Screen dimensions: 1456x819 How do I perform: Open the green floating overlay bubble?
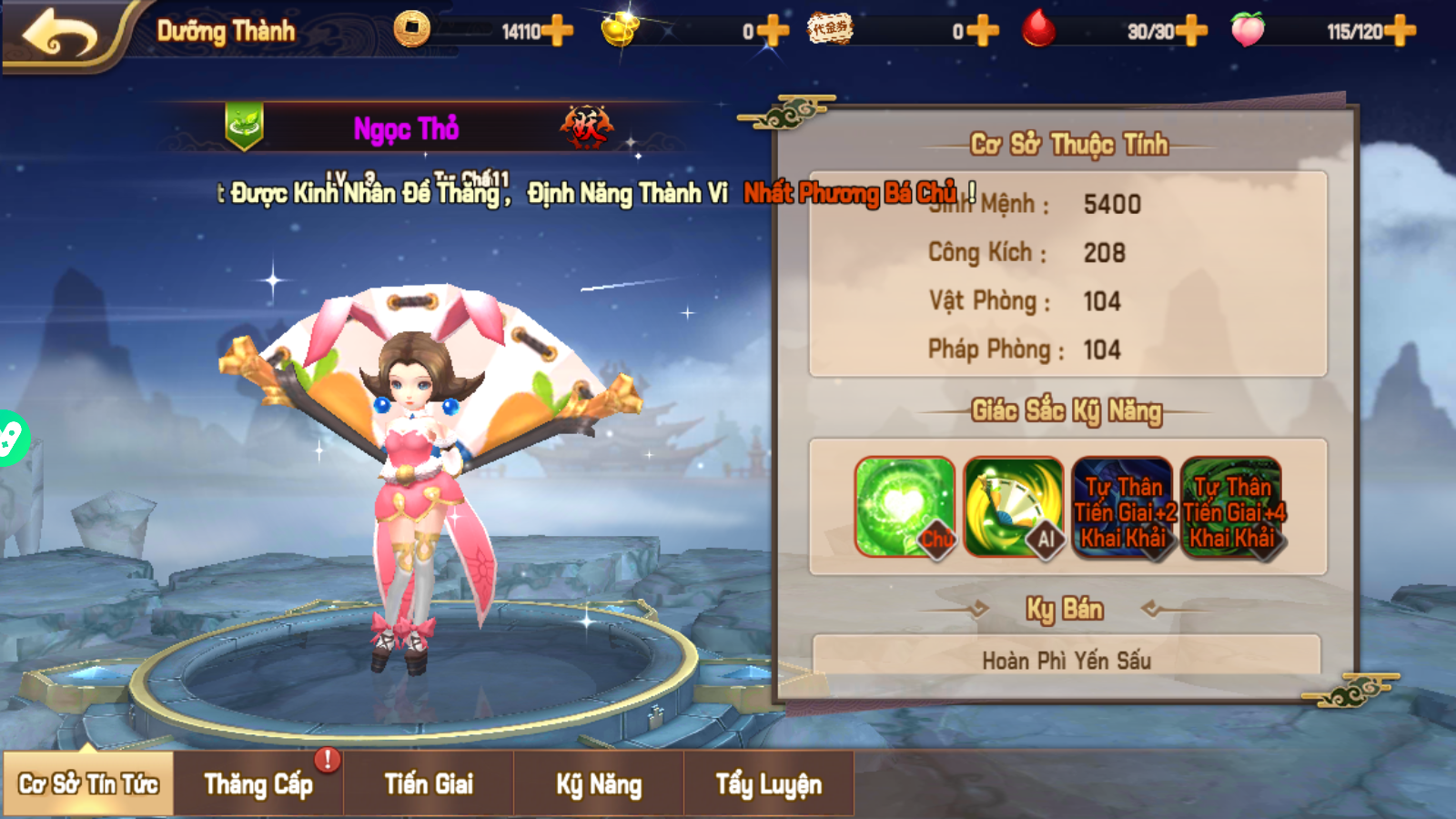pyautogui.click(x=11, y=439)
